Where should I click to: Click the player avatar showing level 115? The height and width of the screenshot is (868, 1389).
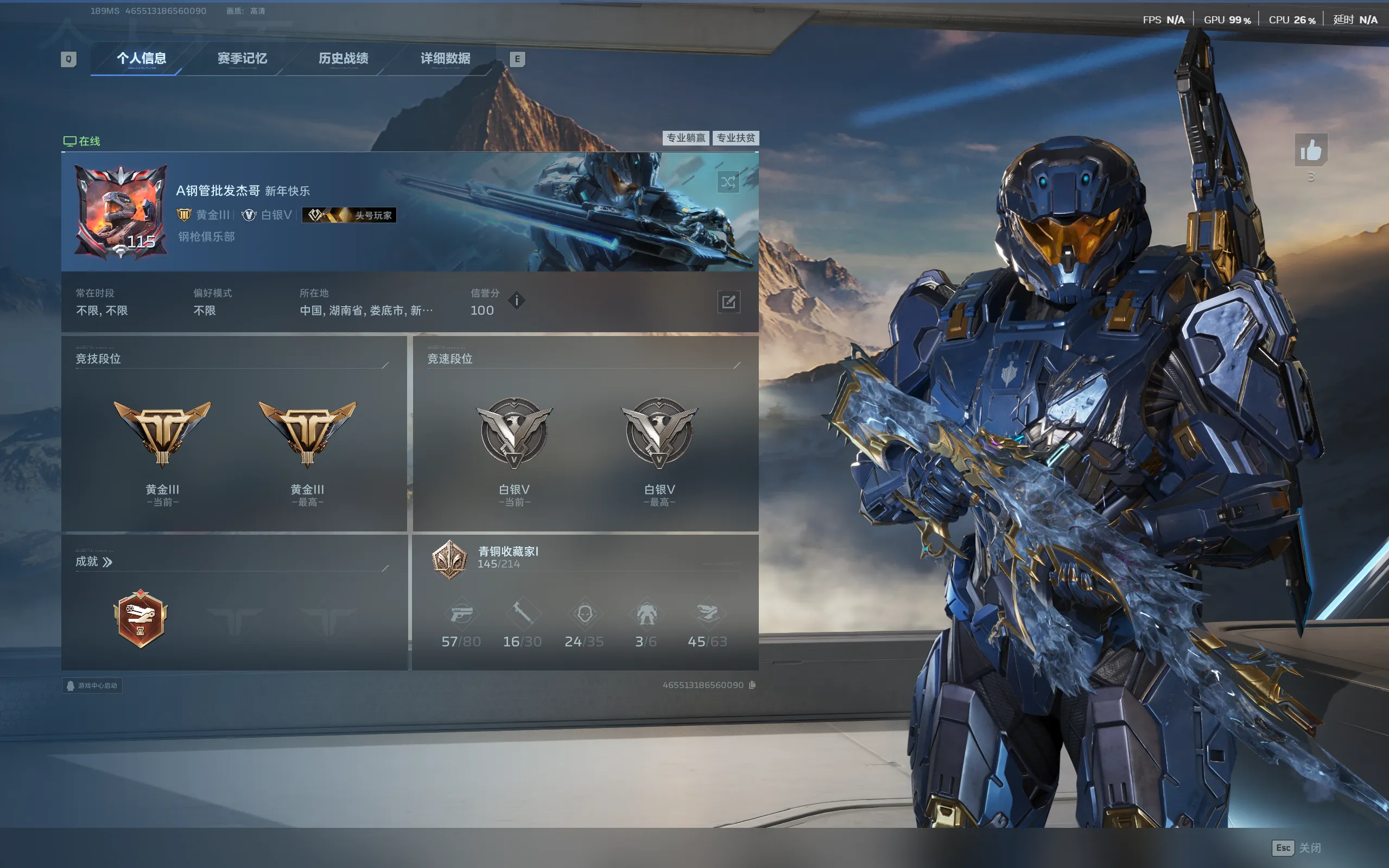[x=120, y=212]
